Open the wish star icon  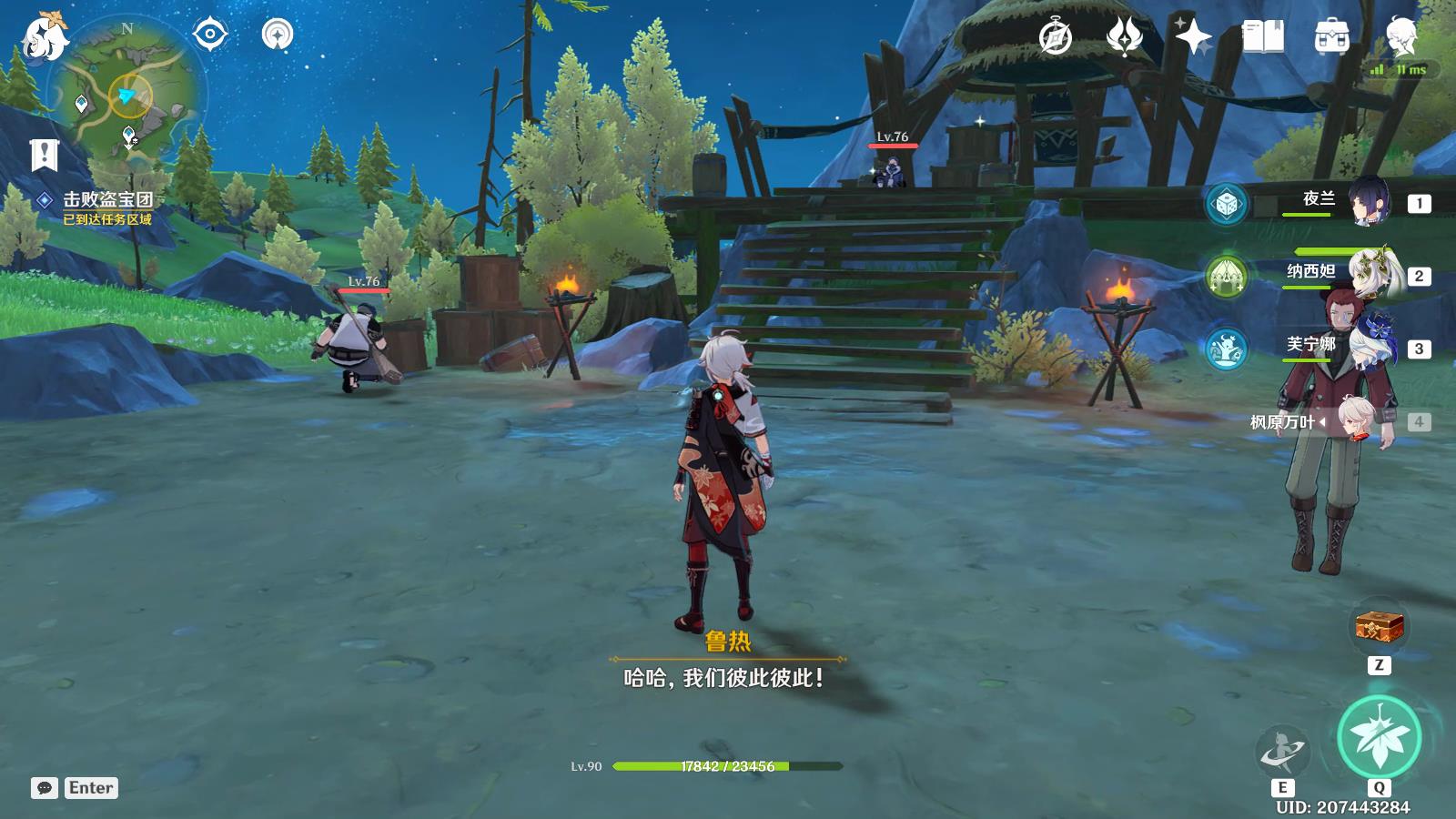coord(1193,37)
